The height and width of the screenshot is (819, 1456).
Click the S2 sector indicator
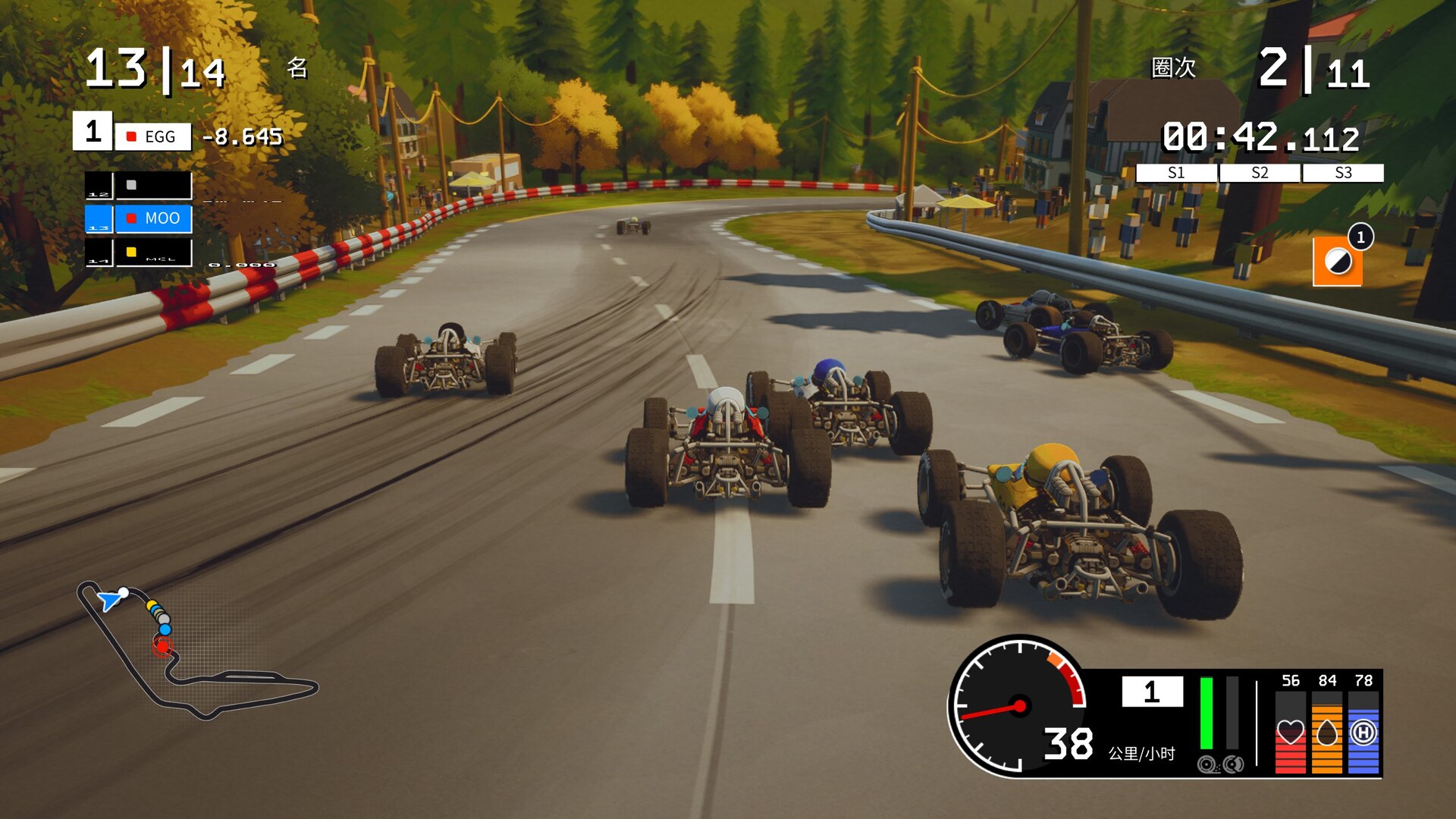(x=1260, y=173)
